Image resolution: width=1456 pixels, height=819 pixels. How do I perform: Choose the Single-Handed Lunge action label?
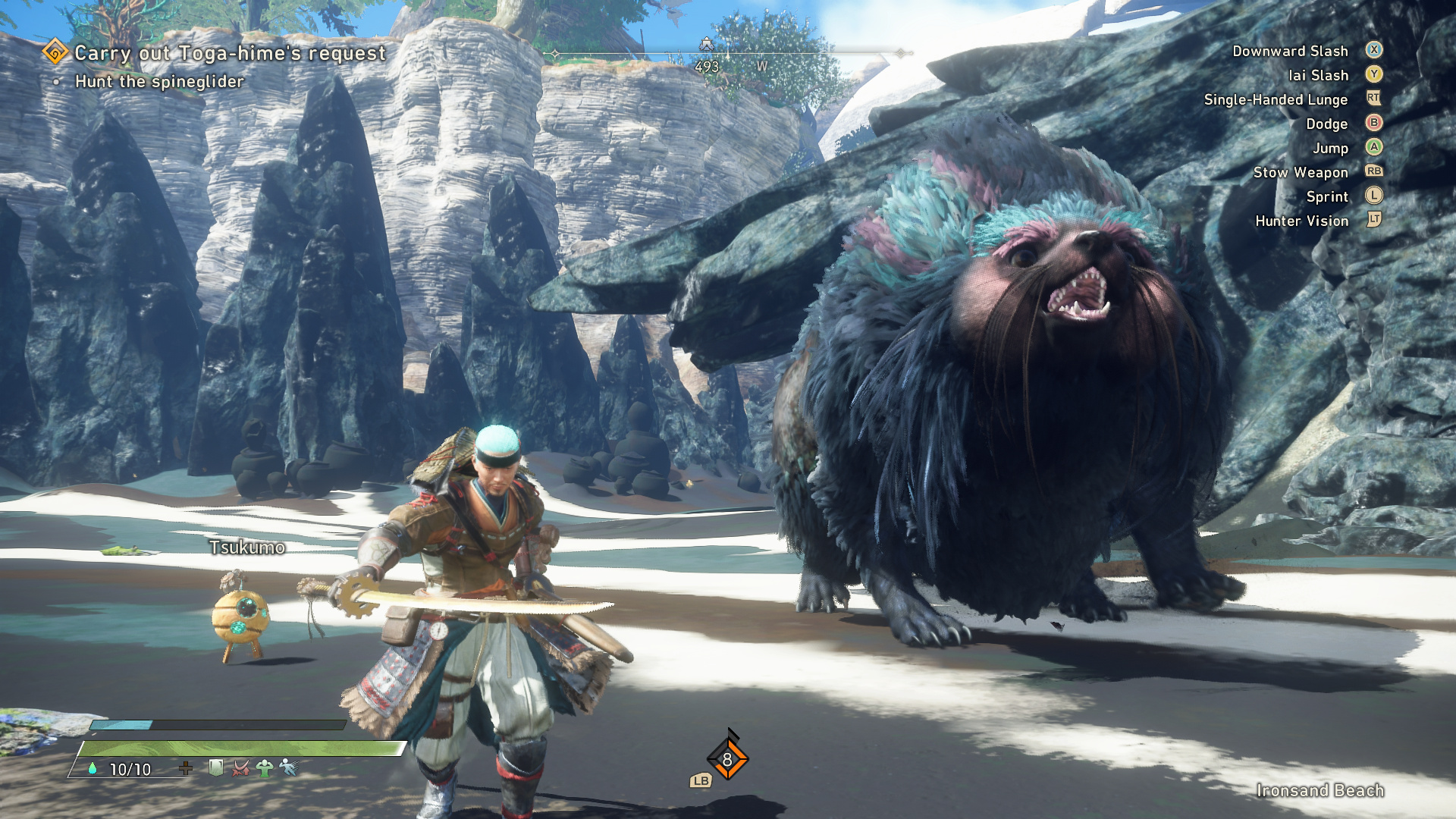(1276, 99)
